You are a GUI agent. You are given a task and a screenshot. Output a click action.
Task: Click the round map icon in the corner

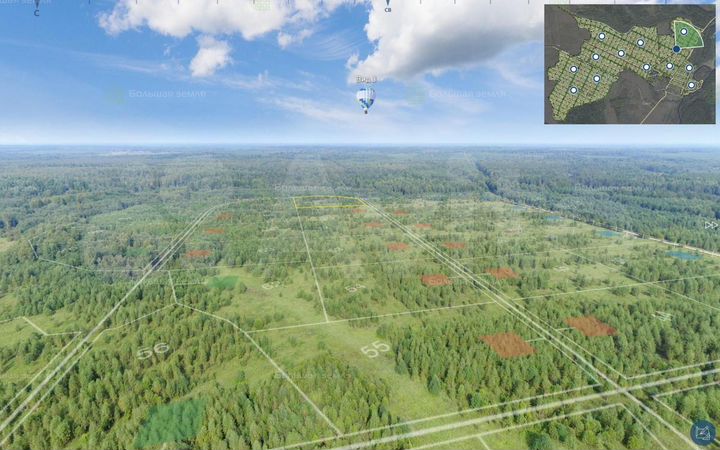click(704, 433)
